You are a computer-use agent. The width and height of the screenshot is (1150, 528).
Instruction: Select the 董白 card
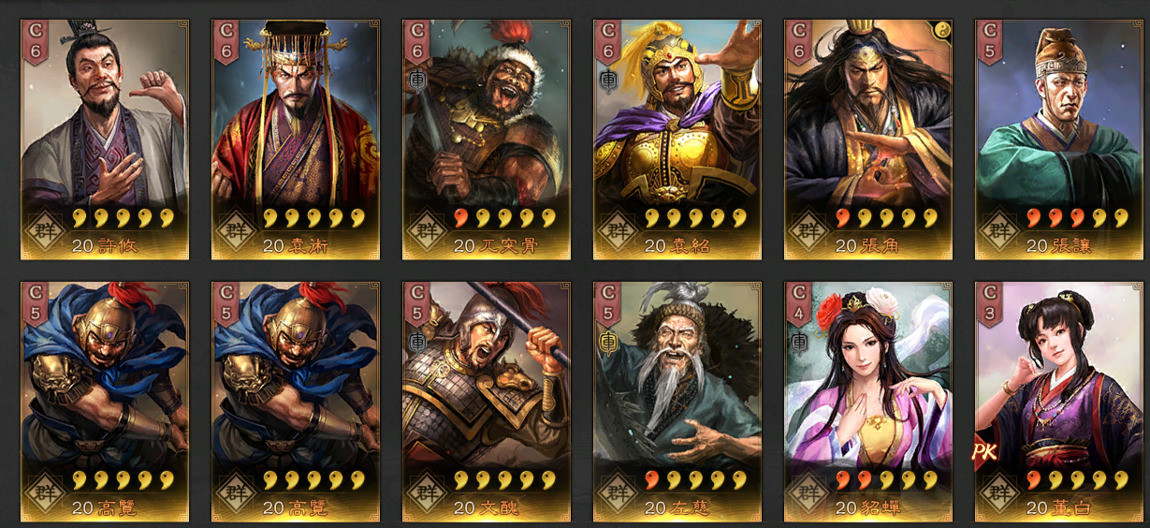1059,400
